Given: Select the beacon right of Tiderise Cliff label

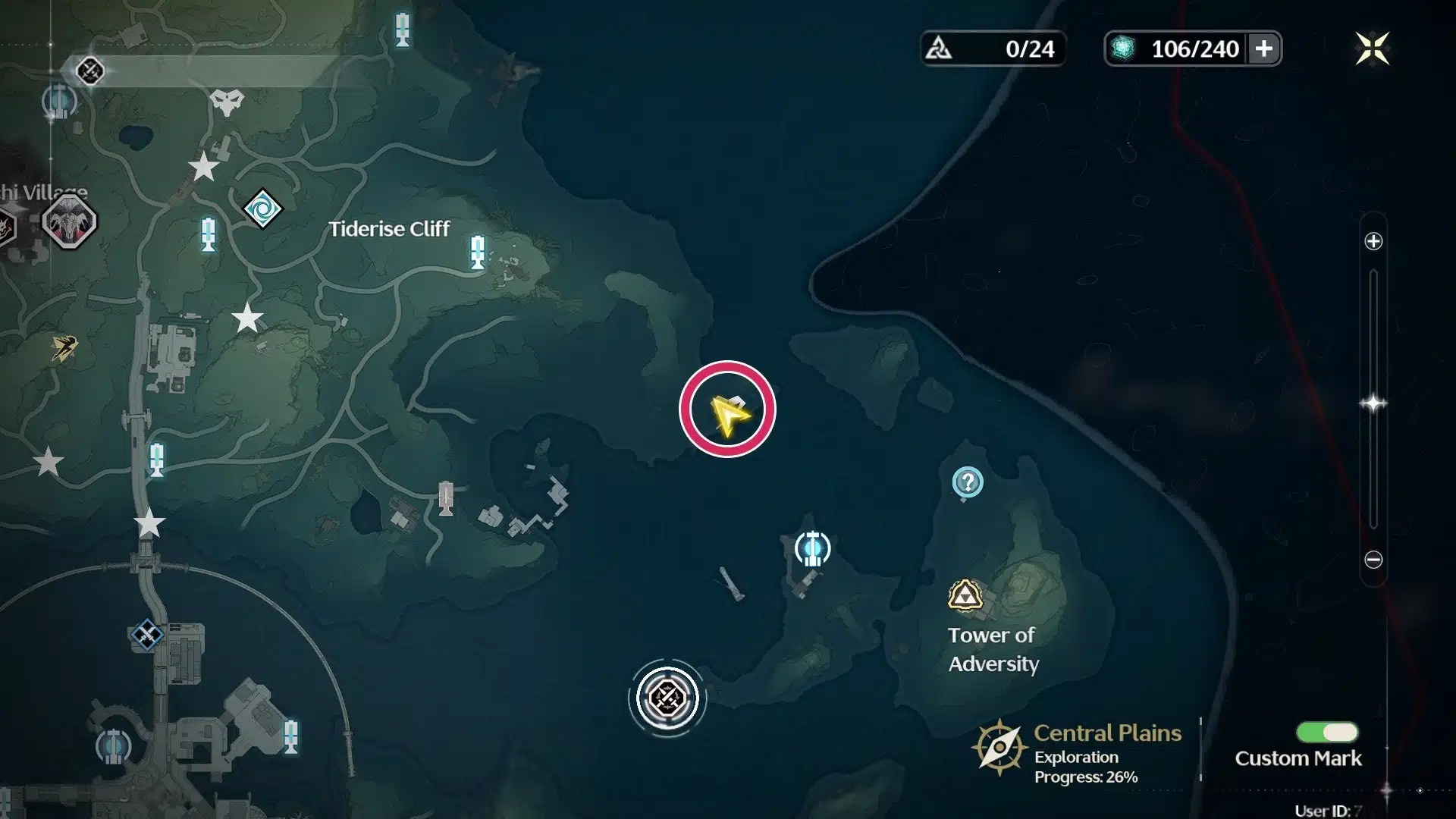Looking at the screenshot, I should [x=478, y=251].
